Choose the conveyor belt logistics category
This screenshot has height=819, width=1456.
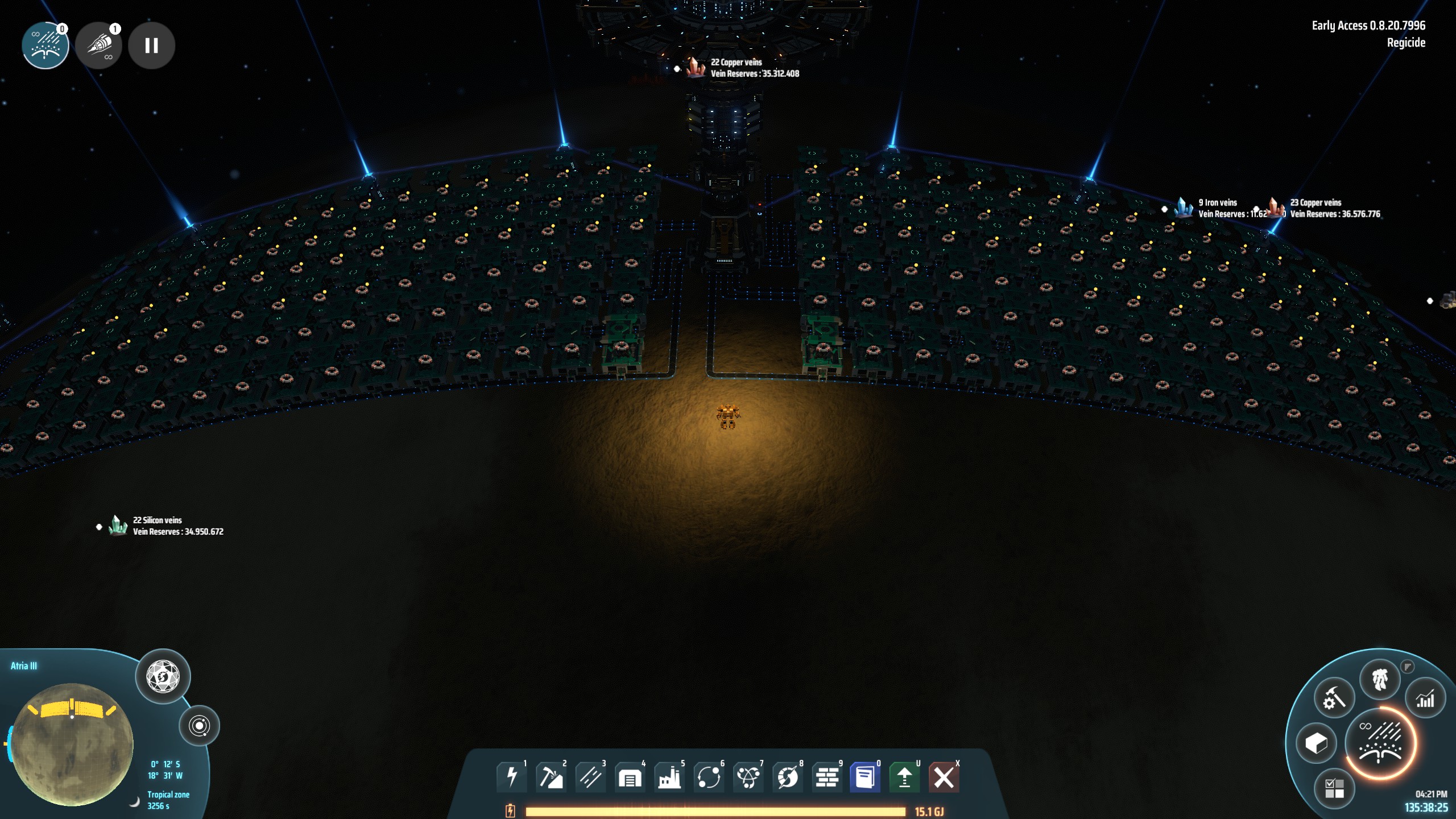click(590, 777)
